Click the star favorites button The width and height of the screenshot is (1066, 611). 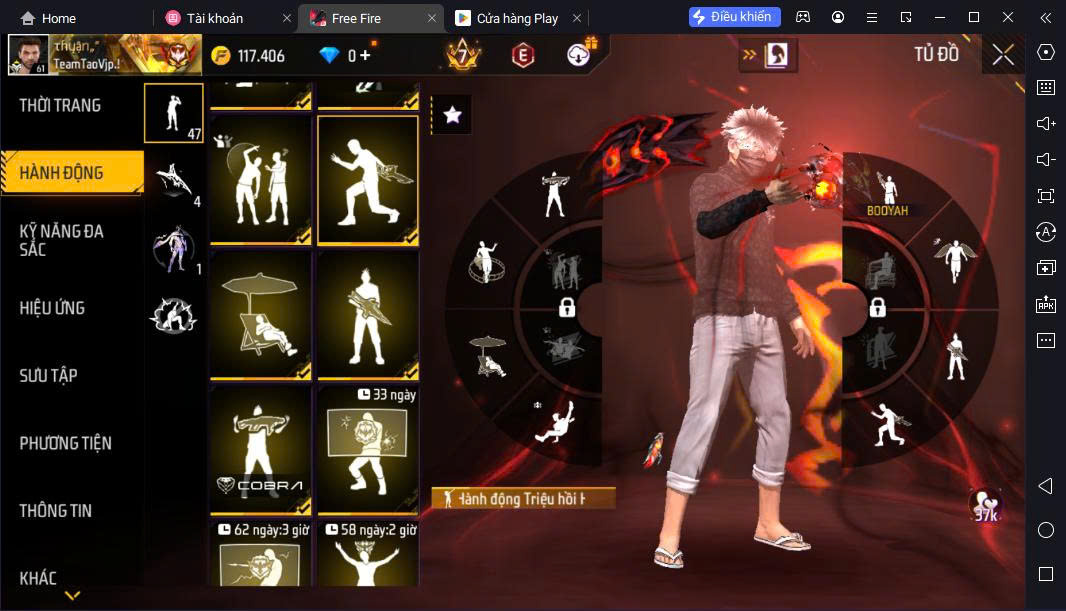point(452,115)
